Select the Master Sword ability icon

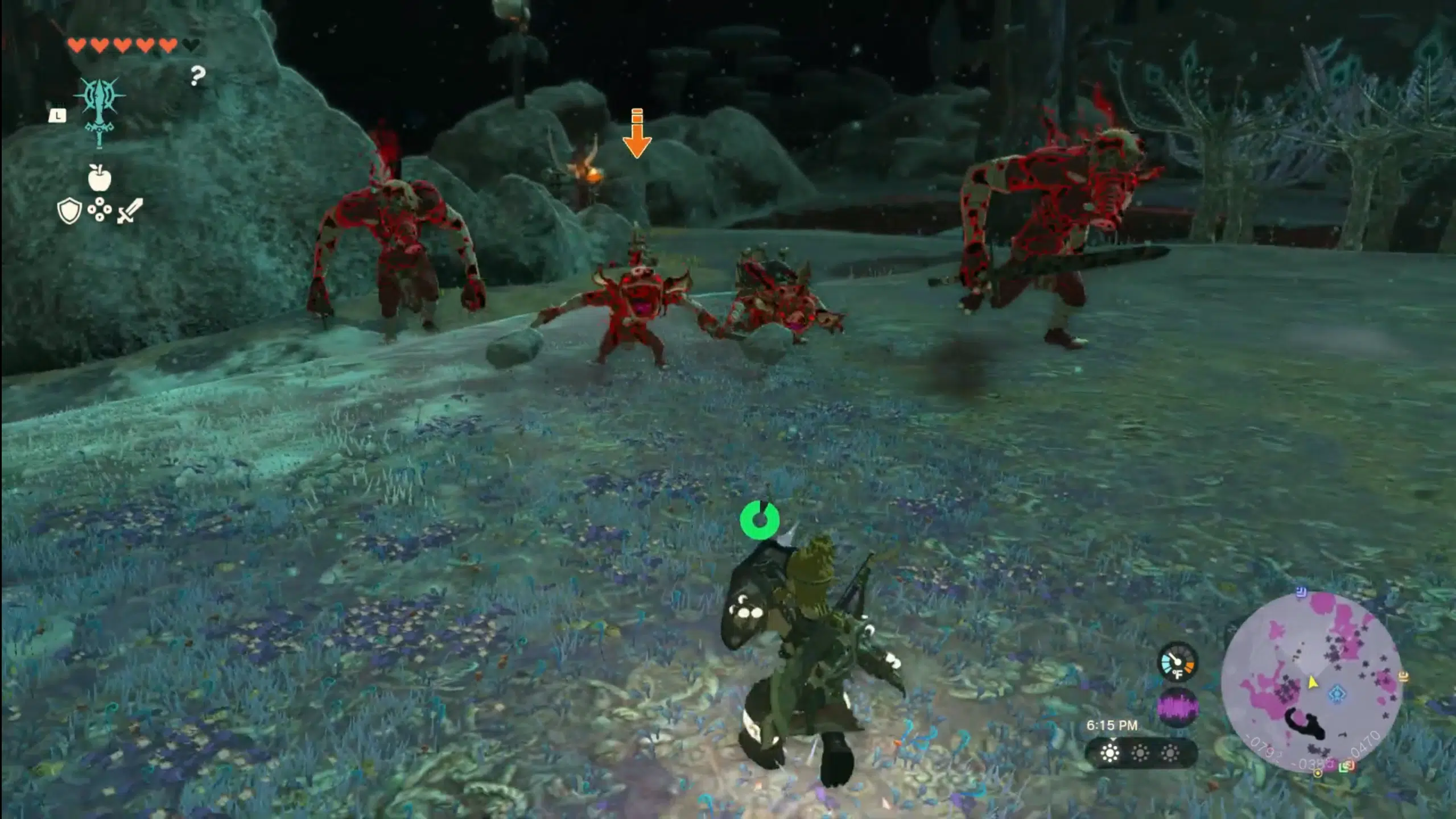tap(100, 111)
